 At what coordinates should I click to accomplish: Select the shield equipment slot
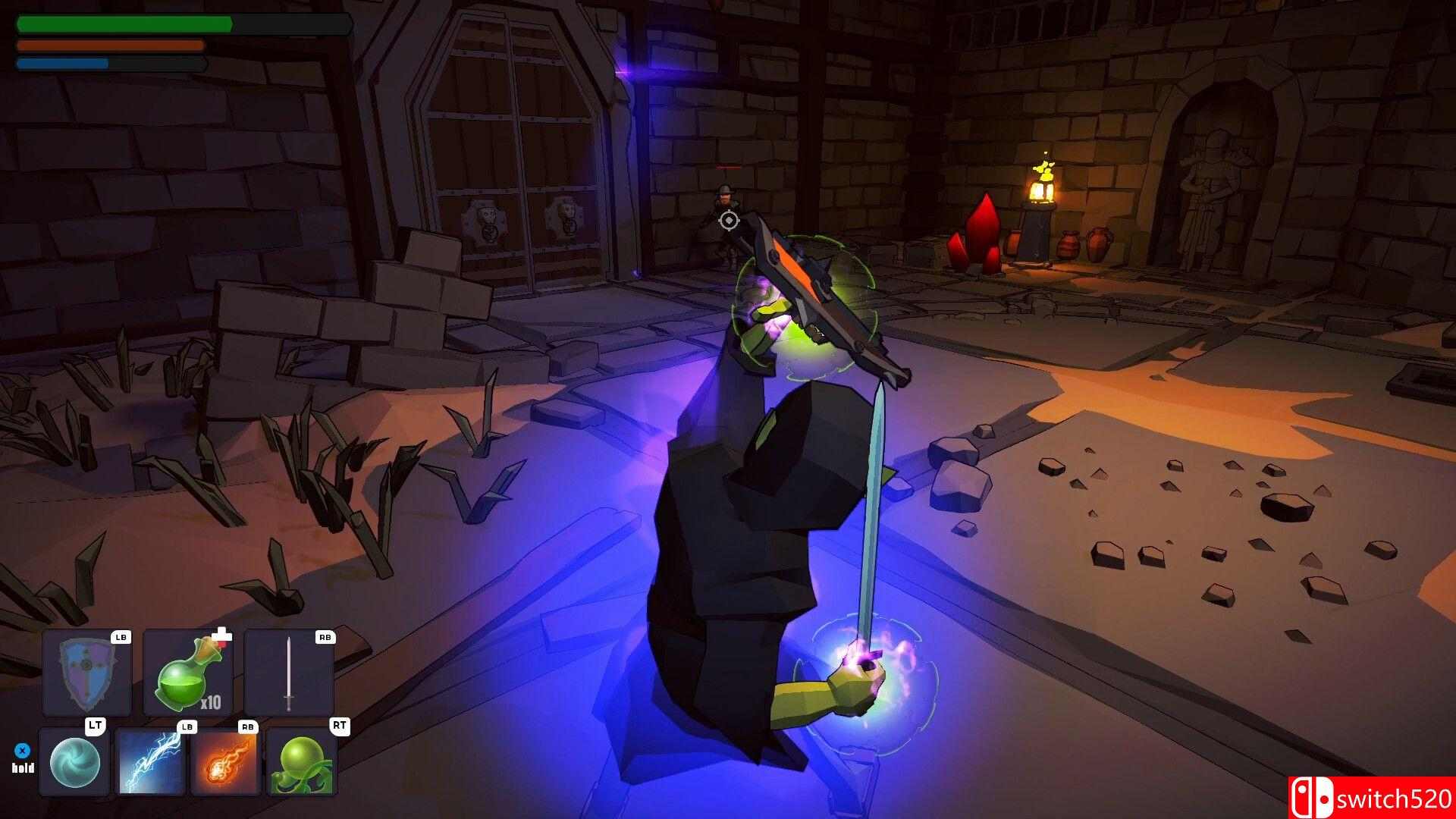pyautogui.click(x=86, y=673)
